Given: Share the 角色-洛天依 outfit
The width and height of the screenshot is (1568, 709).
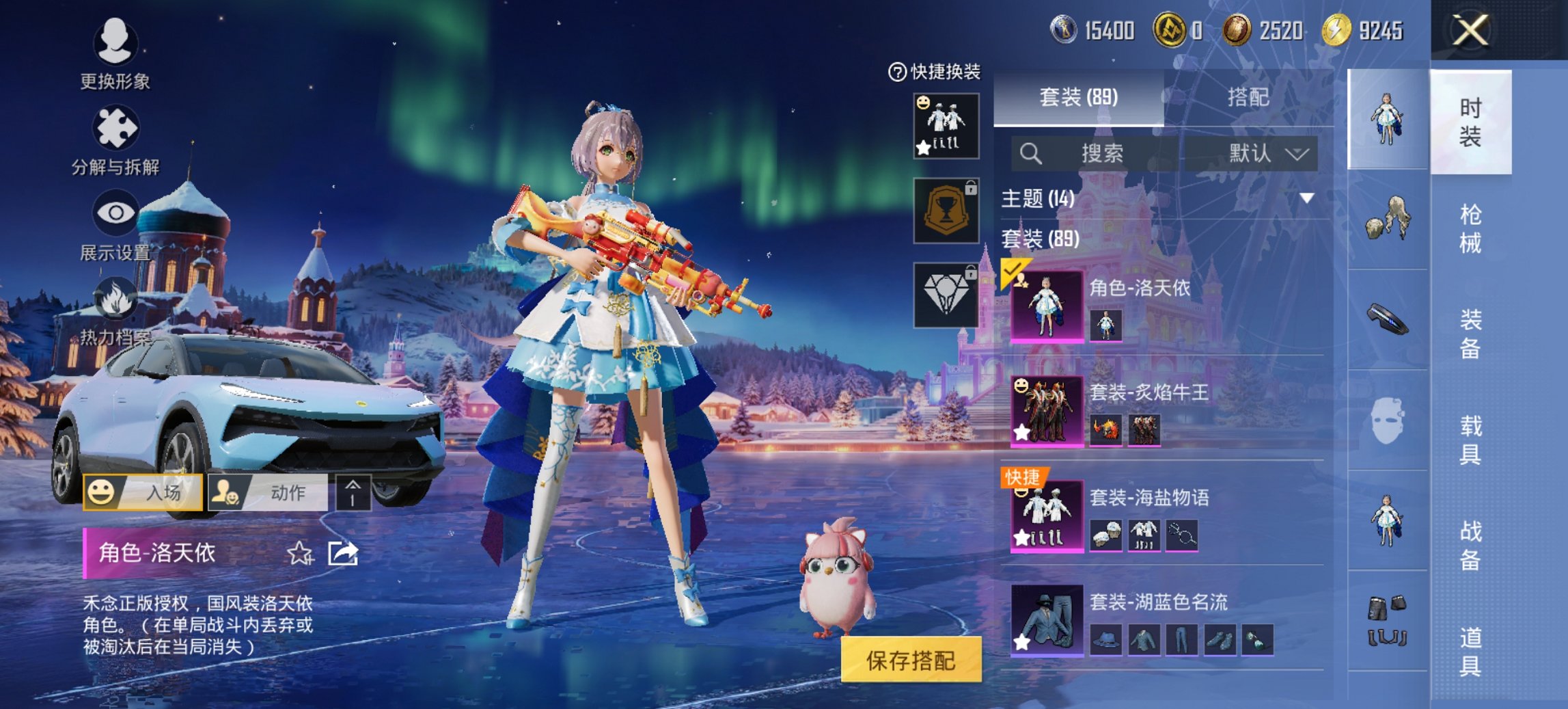Looking at the screenshot, I should [343, 553].
